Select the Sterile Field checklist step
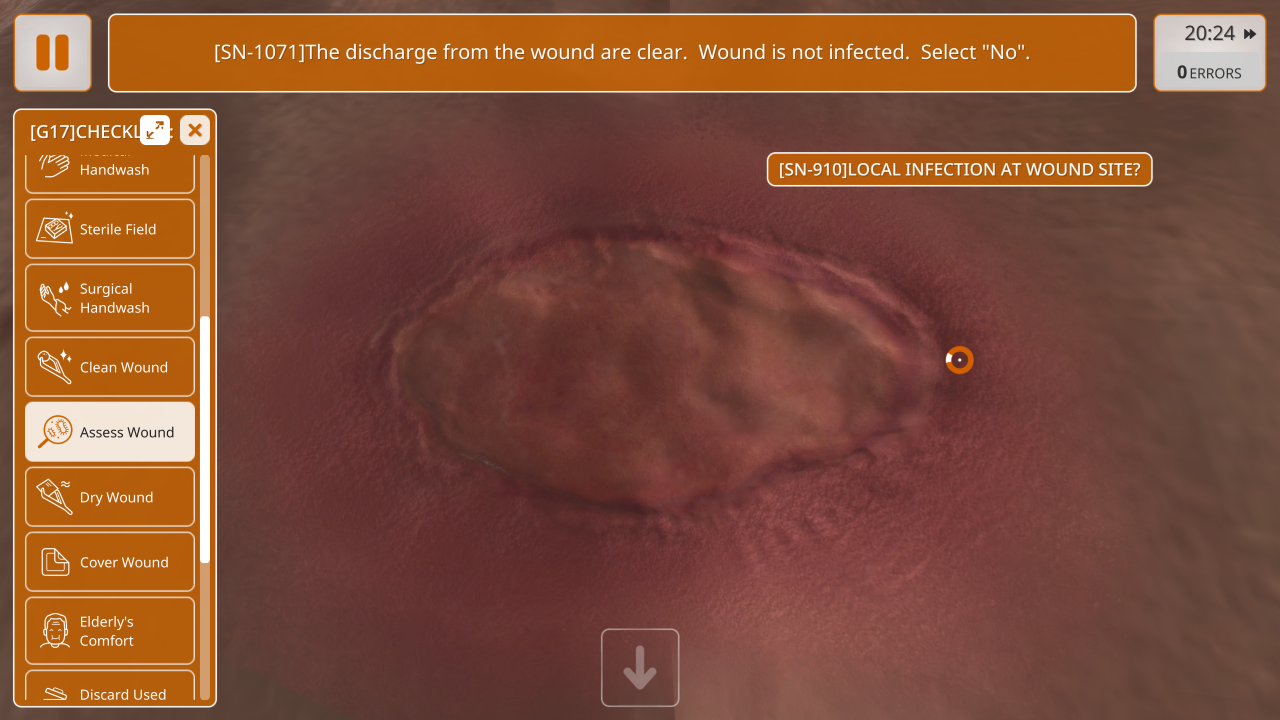The width and height of the screenshot is (1280, 720). click(x=110, y=229)
